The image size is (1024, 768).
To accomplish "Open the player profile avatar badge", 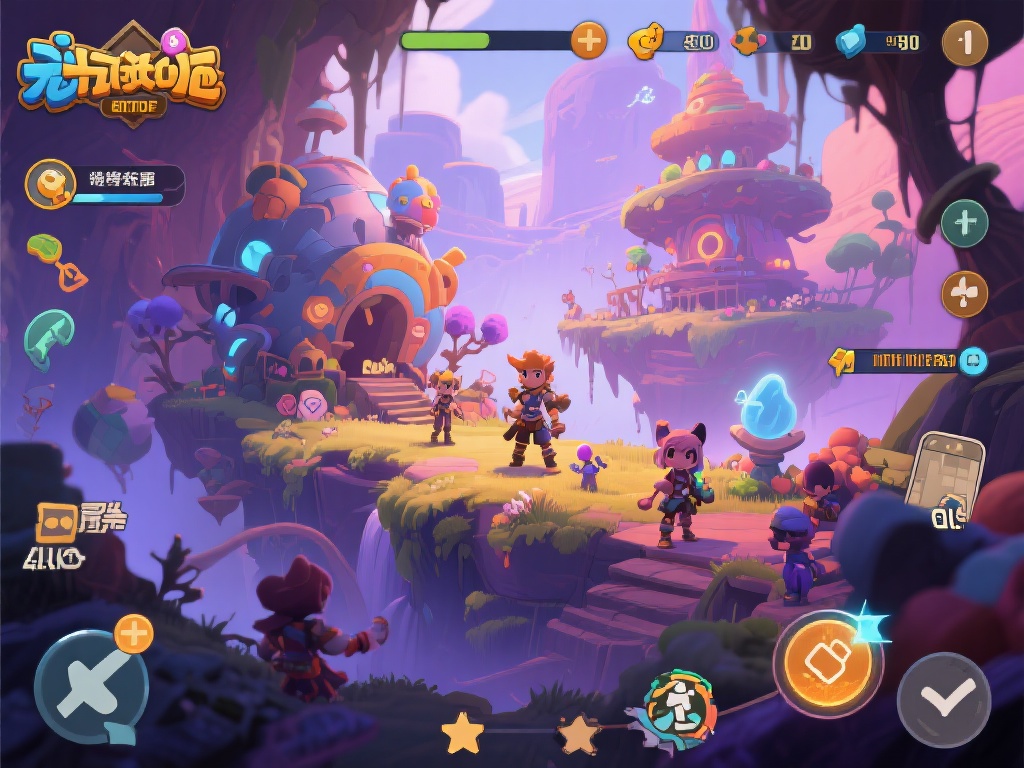I will click(x=50, y=184).
